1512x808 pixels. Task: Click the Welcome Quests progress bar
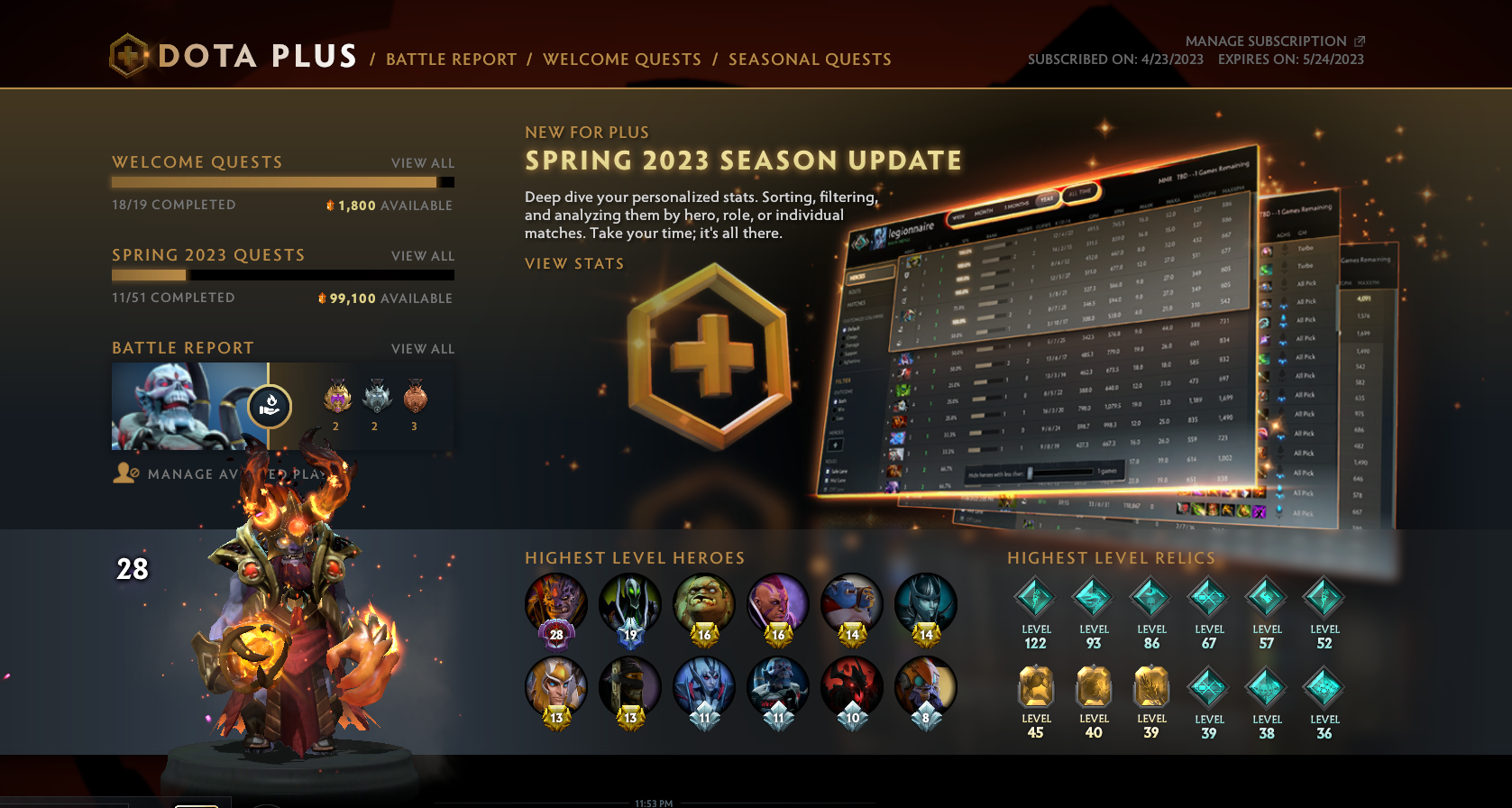coord(281,180)
